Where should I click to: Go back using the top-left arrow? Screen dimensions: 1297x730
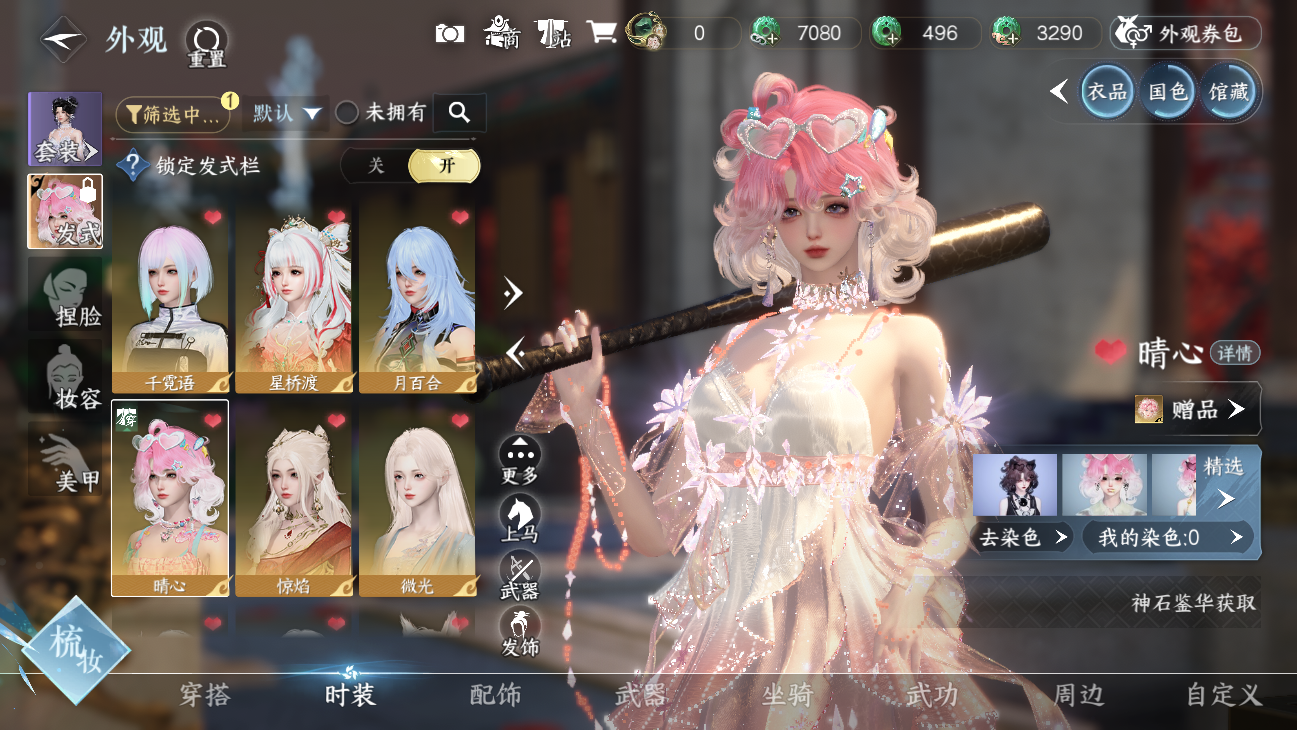click(x=63, y=39)
